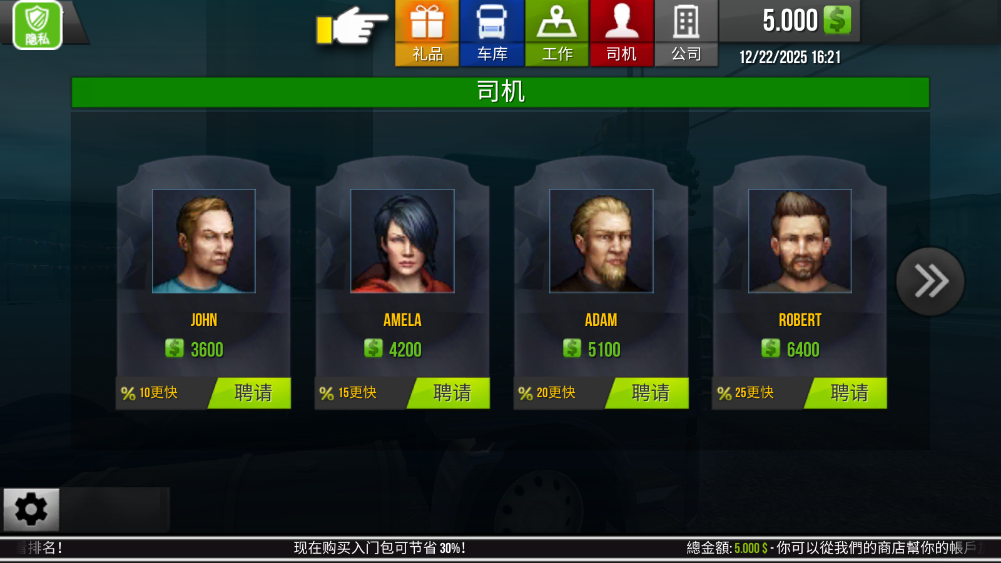The height and width of the screenshot is (563, 1001).
Task: Hire Robert via his 聘请 button
Action: tap(848, 393)
